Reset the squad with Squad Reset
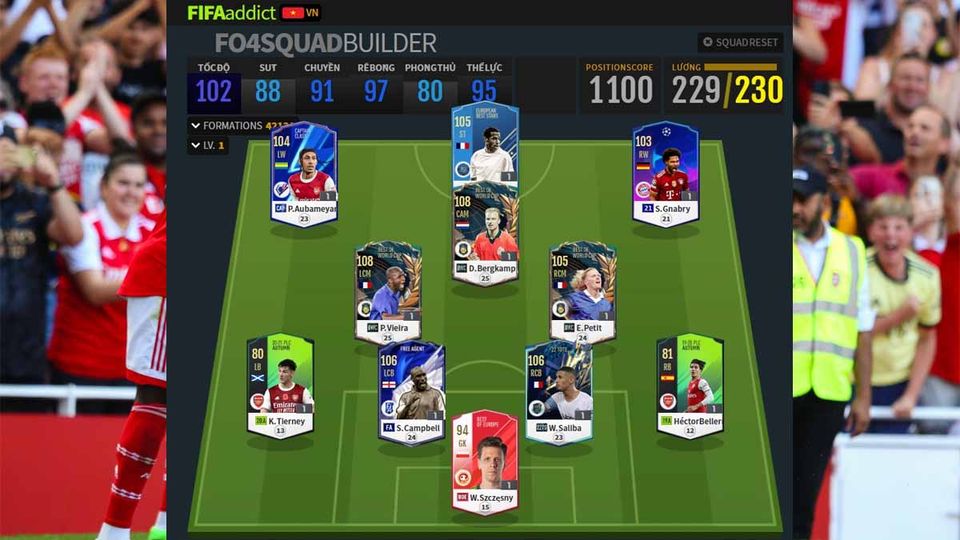 pos(740,43)
